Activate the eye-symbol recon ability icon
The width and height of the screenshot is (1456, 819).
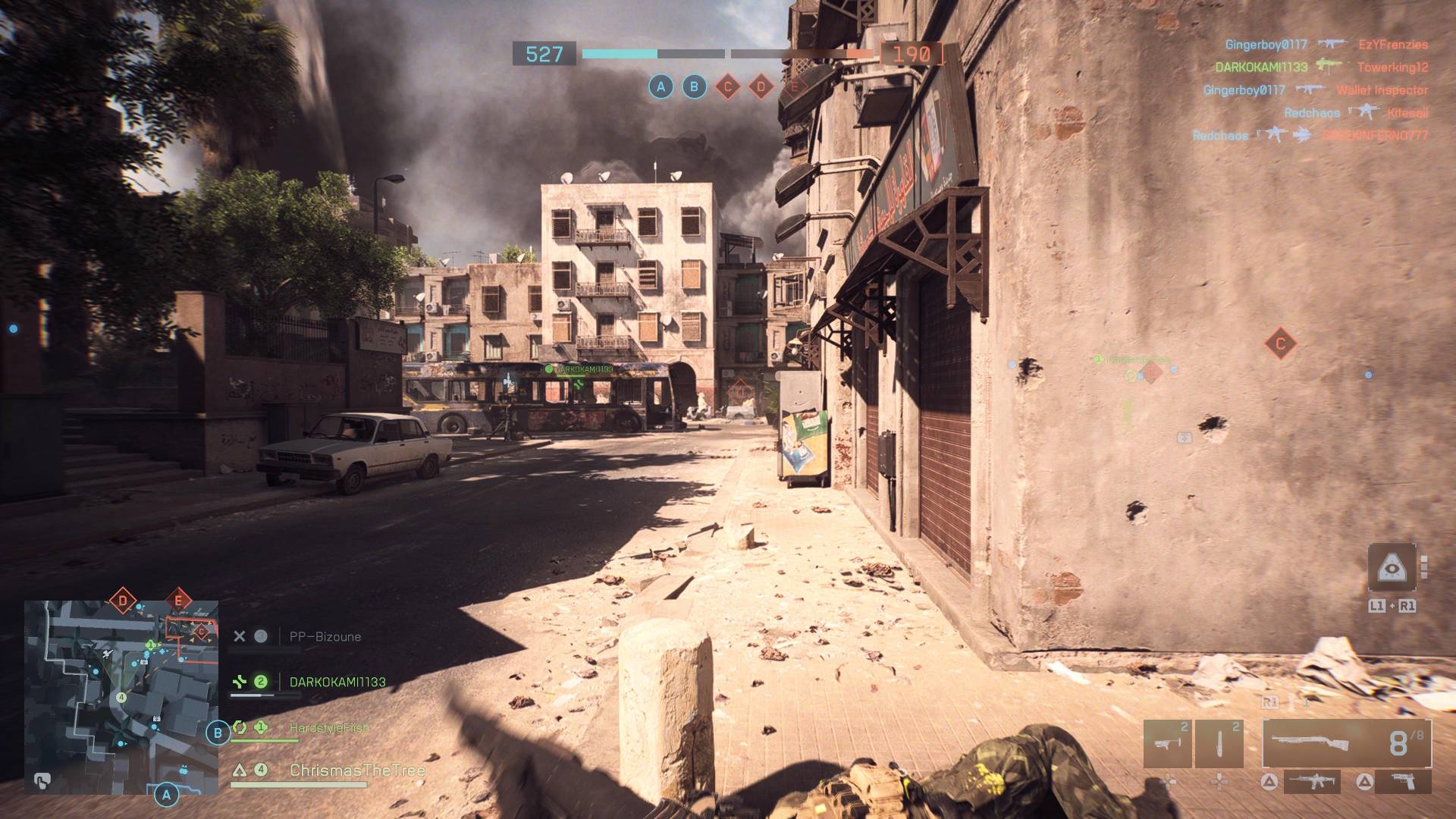pos(1392,567)
